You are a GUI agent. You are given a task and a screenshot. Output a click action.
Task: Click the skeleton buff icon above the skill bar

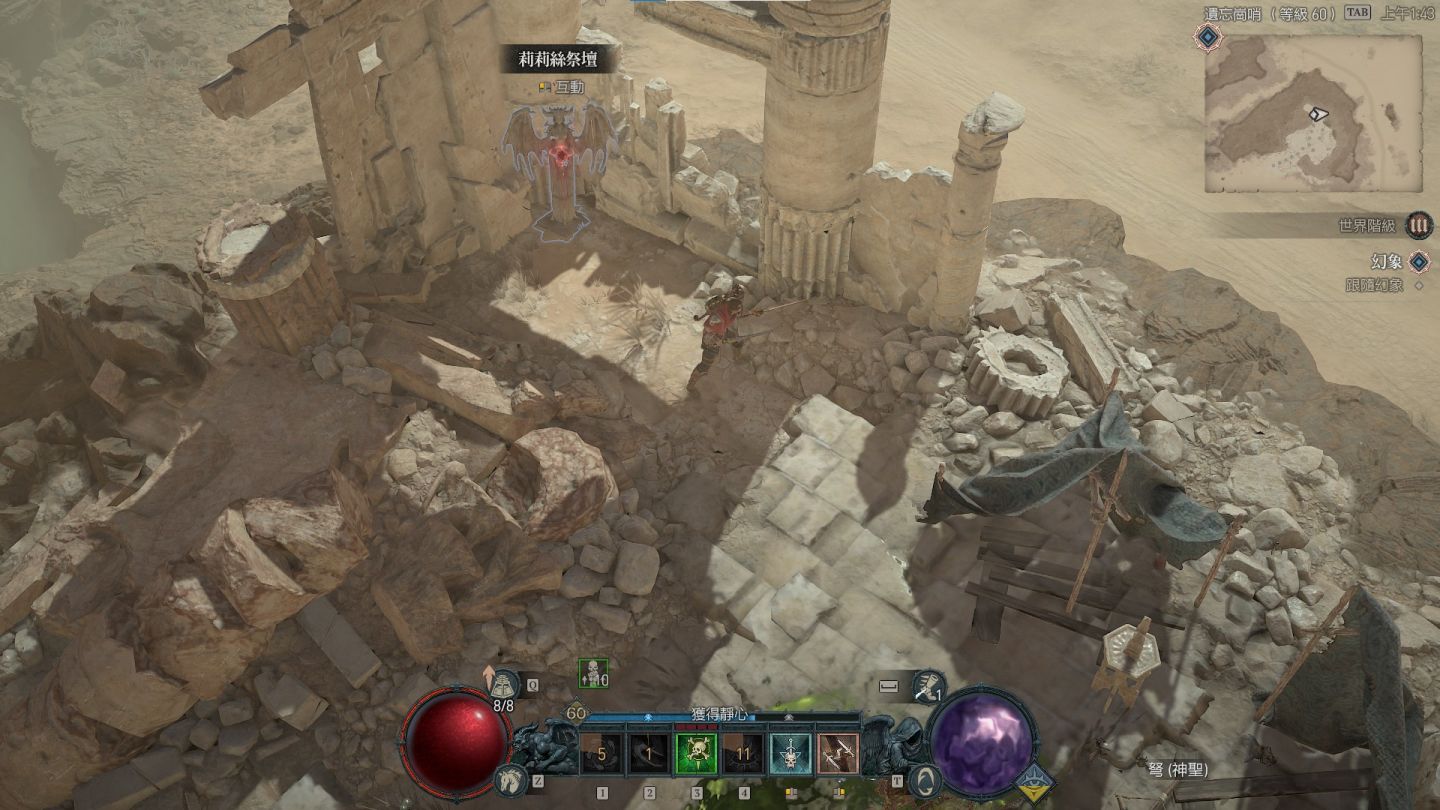593,674
